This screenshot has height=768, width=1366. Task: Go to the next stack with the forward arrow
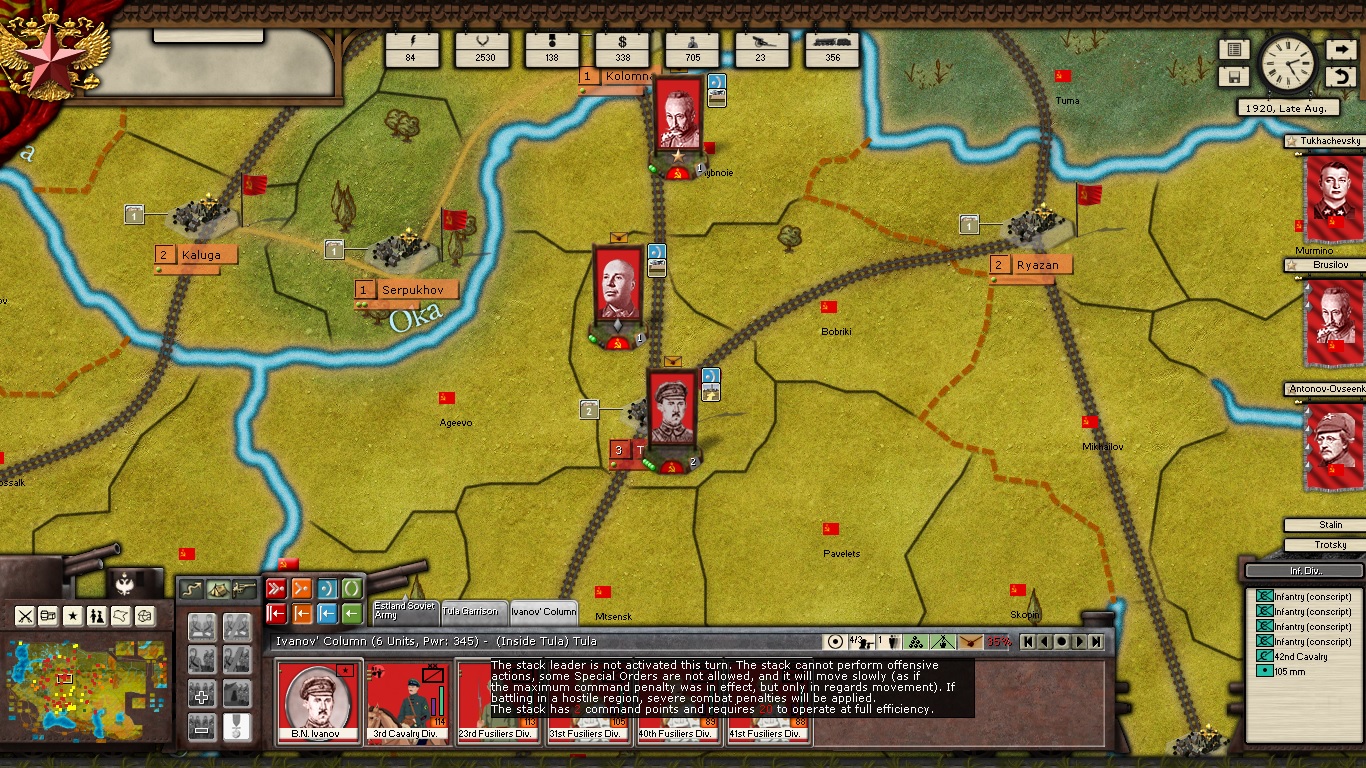[1079, 642]
